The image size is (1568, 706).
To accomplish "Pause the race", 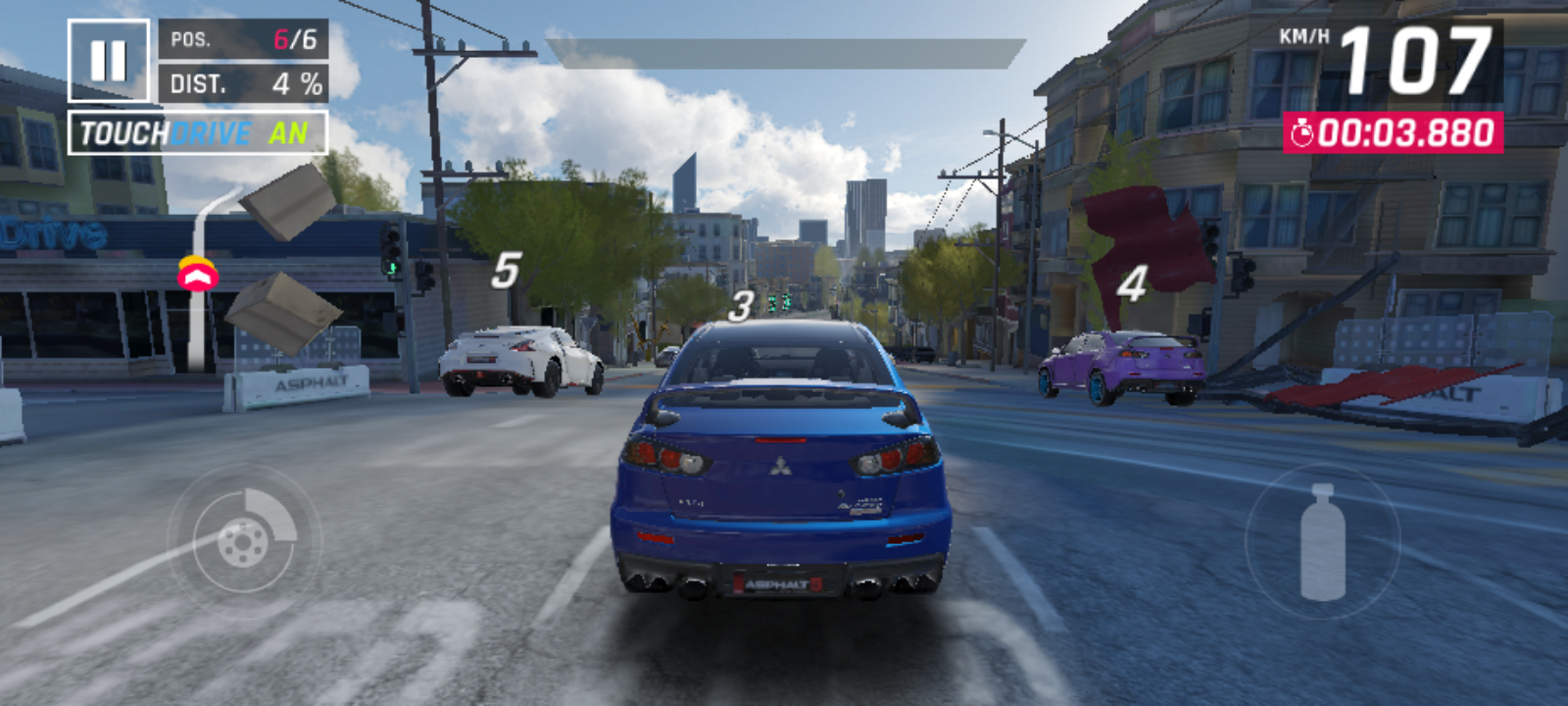I will coord(108,61).
